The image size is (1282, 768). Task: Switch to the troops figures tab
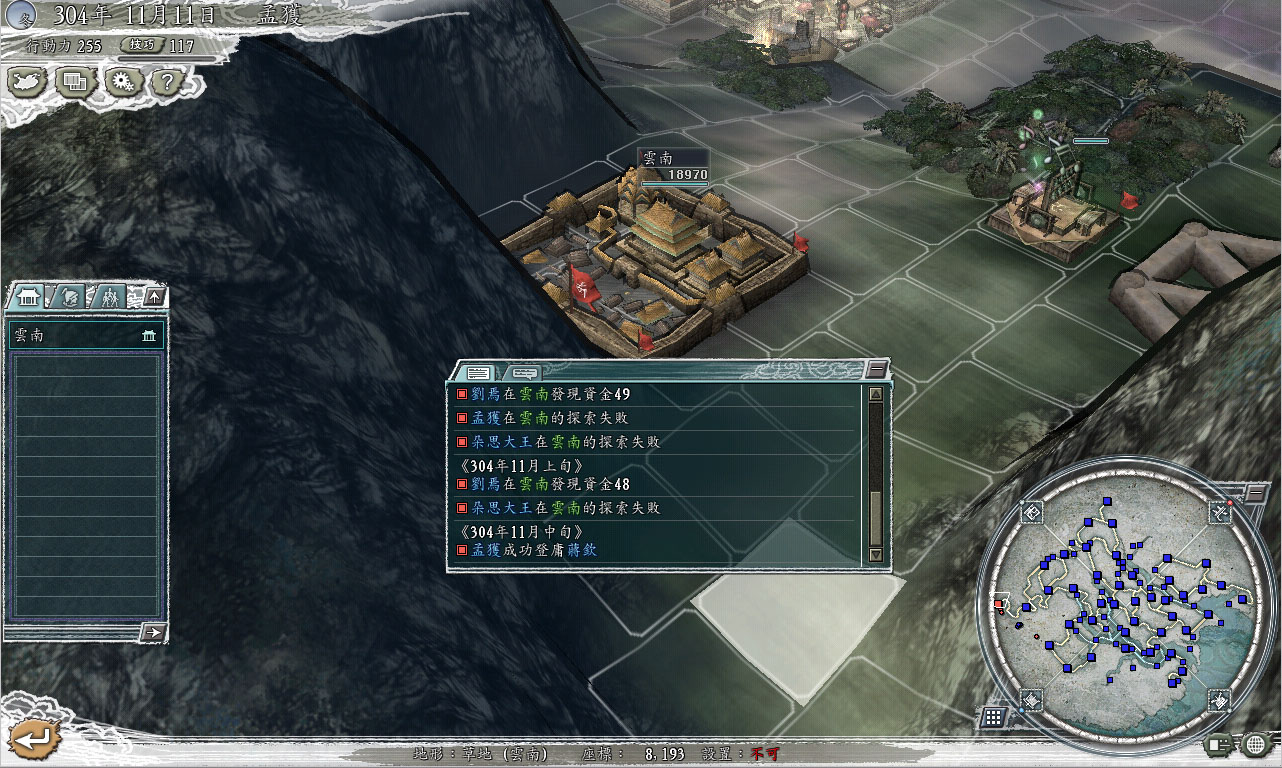(x=109, y=296)
